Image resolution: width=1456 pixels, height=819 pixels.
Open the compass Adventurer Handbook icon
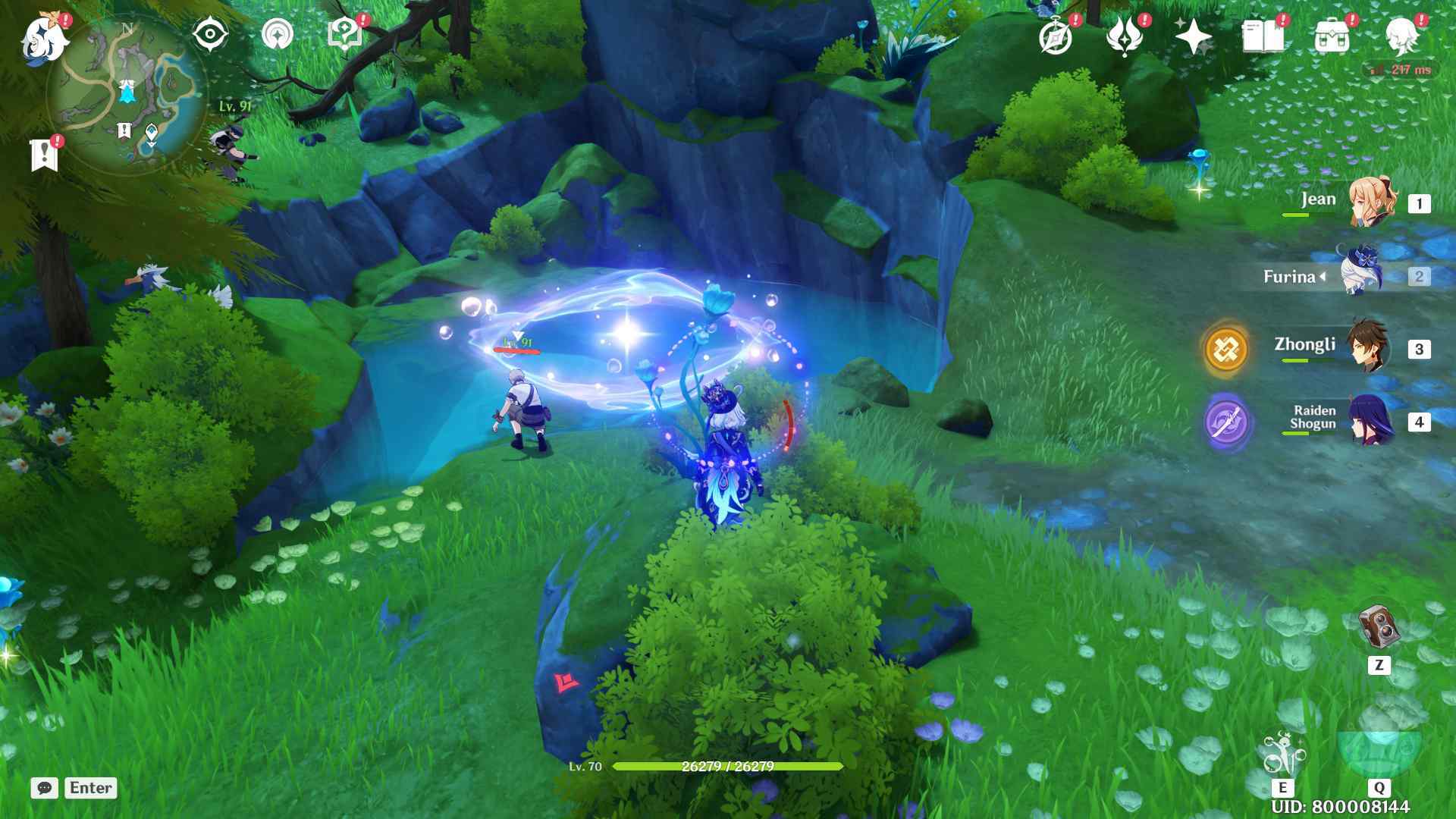[1056, 36]
